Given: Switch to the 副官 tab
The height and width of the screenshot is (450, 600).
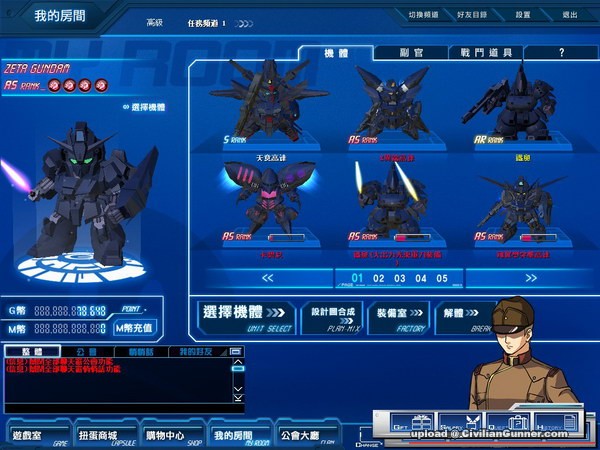Looking at the screenshot, I should click(412, 52).
